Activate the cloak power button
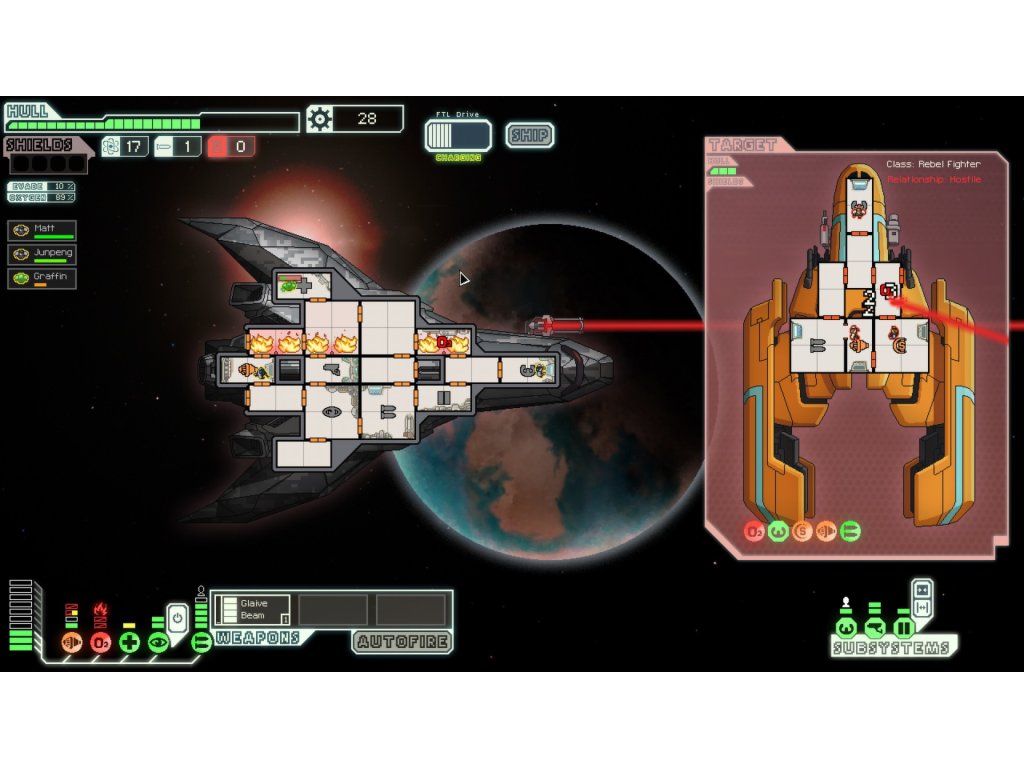Viewport: 1024px width, 768px height. (177, 617)
